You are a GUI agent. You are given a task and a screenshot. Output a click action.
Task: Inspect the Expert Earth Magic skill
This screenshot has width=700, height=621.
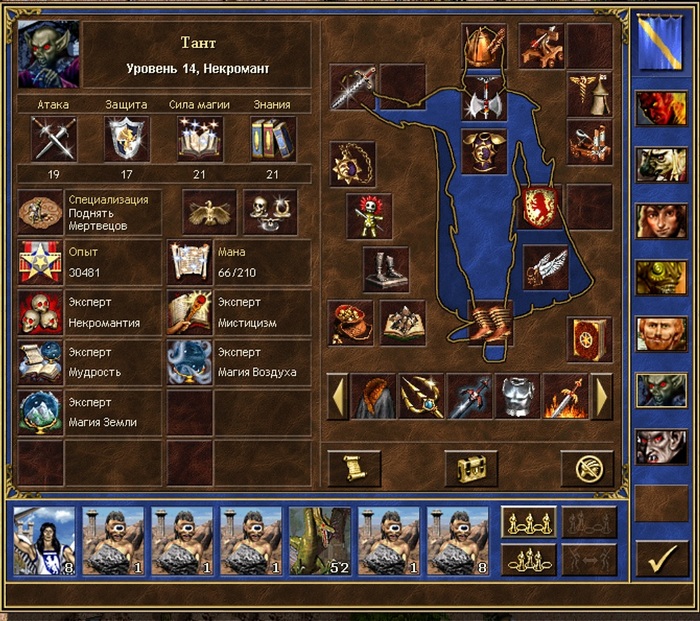40,411
